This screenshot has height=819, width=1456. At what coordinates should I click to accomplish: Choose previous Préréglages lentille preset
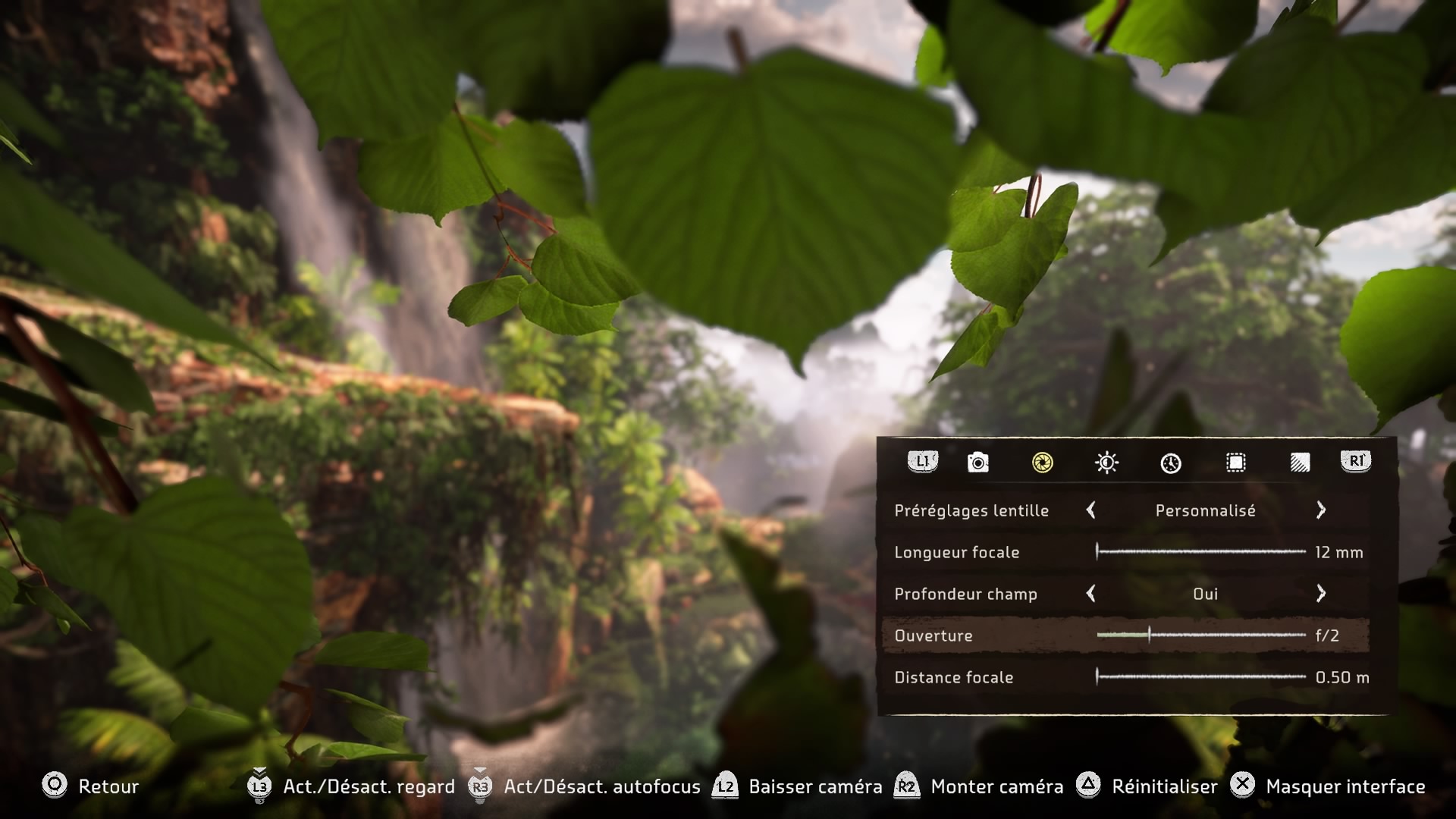coord(1091,510)
